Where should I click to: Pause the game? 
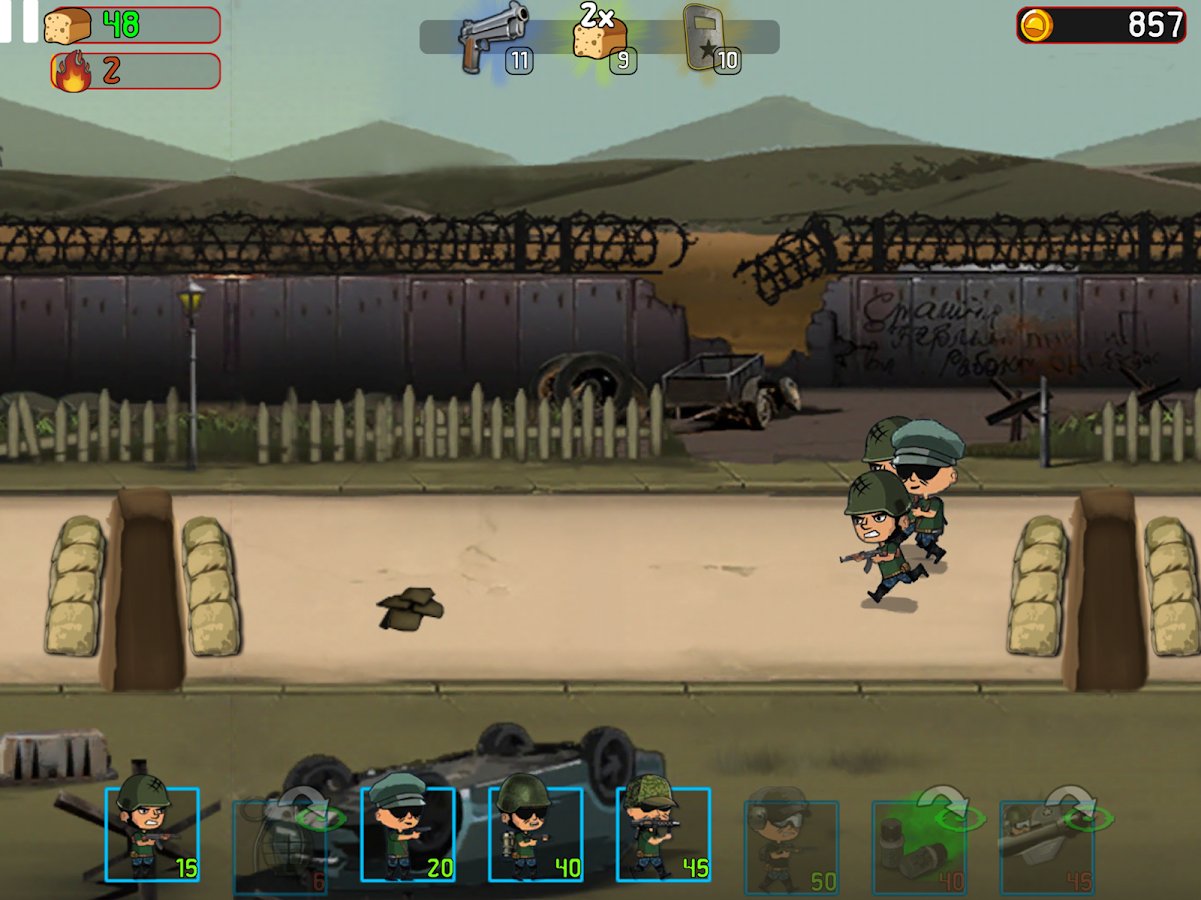tap(18, 20)
